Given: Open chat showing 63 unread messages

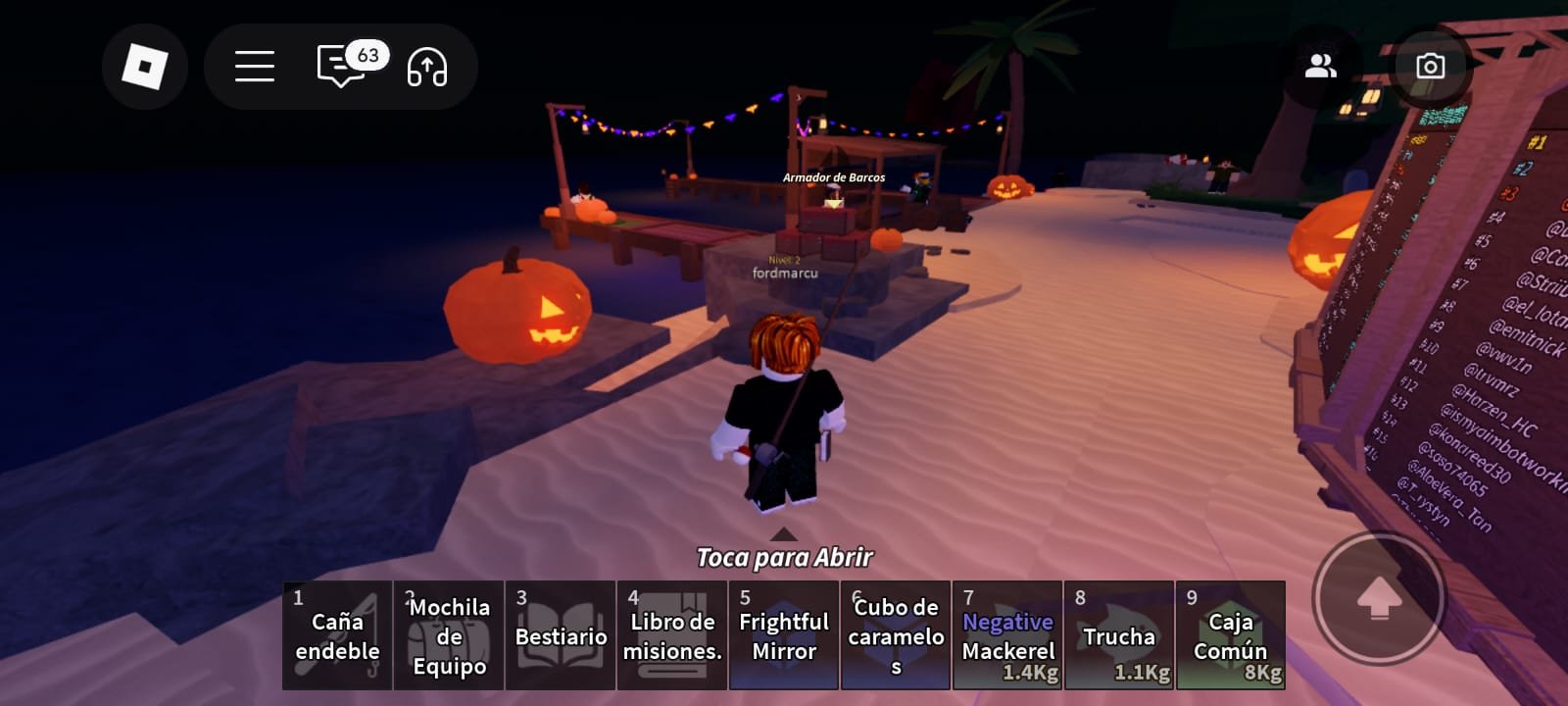Looking at the screenshot, I should [338, 67].
